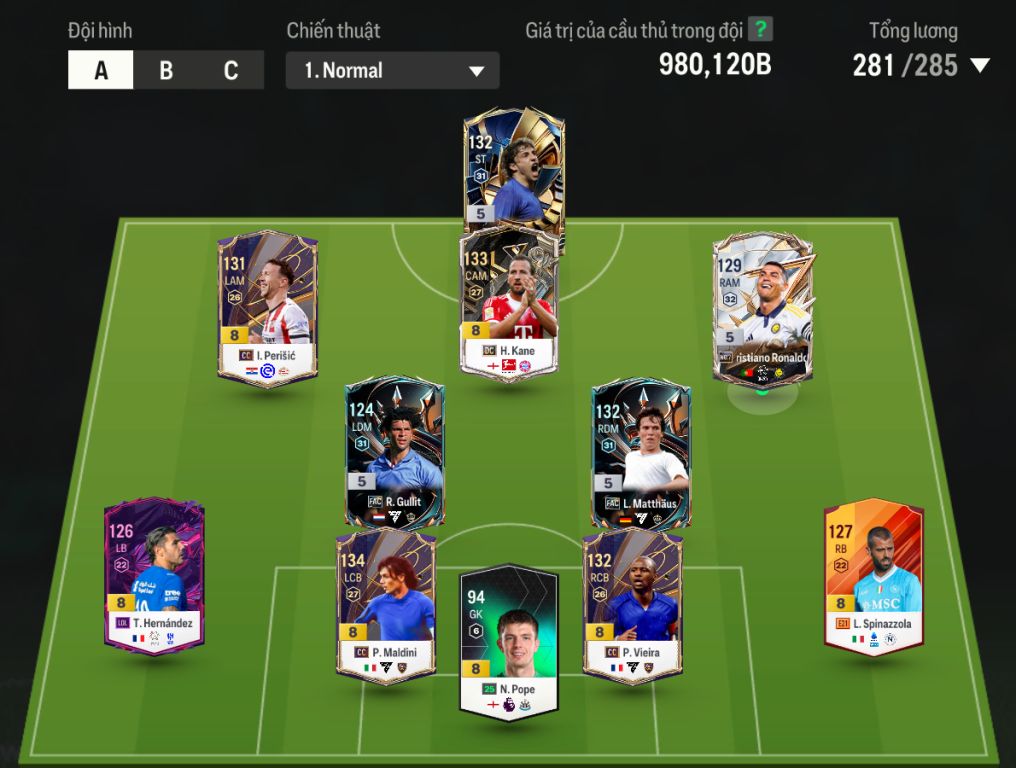Select L. Spinazzola's RB card
Screen dimensions: 1016x768
873,577
